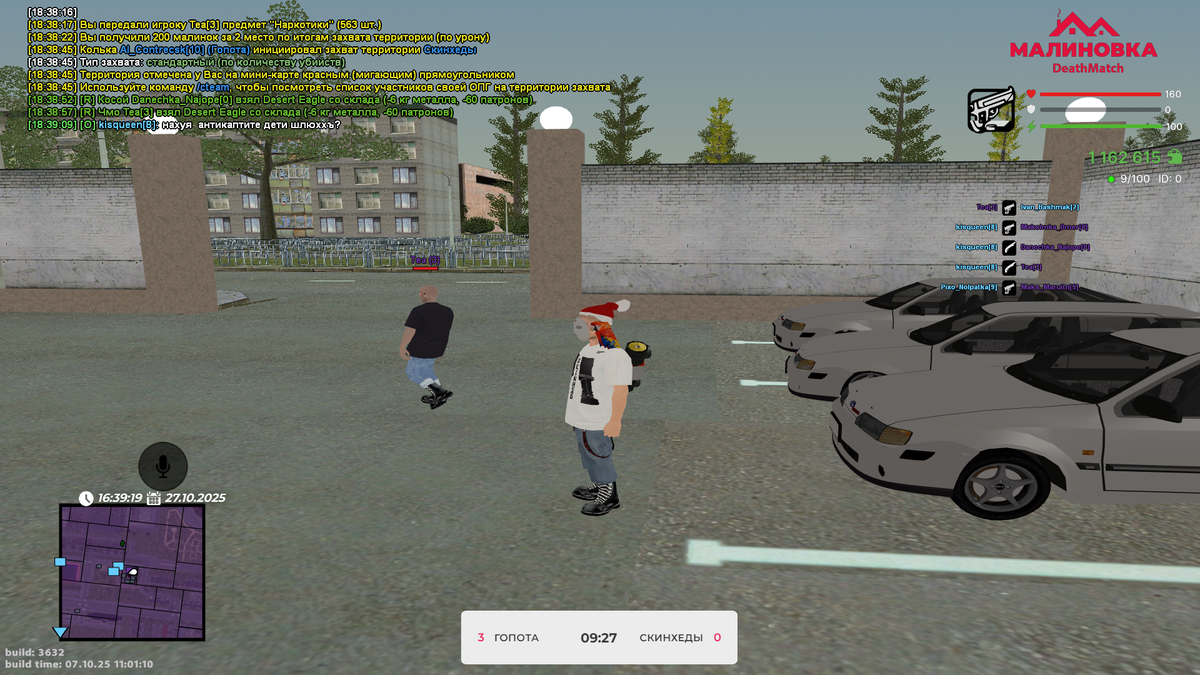Open the minimap

(132, 571)
